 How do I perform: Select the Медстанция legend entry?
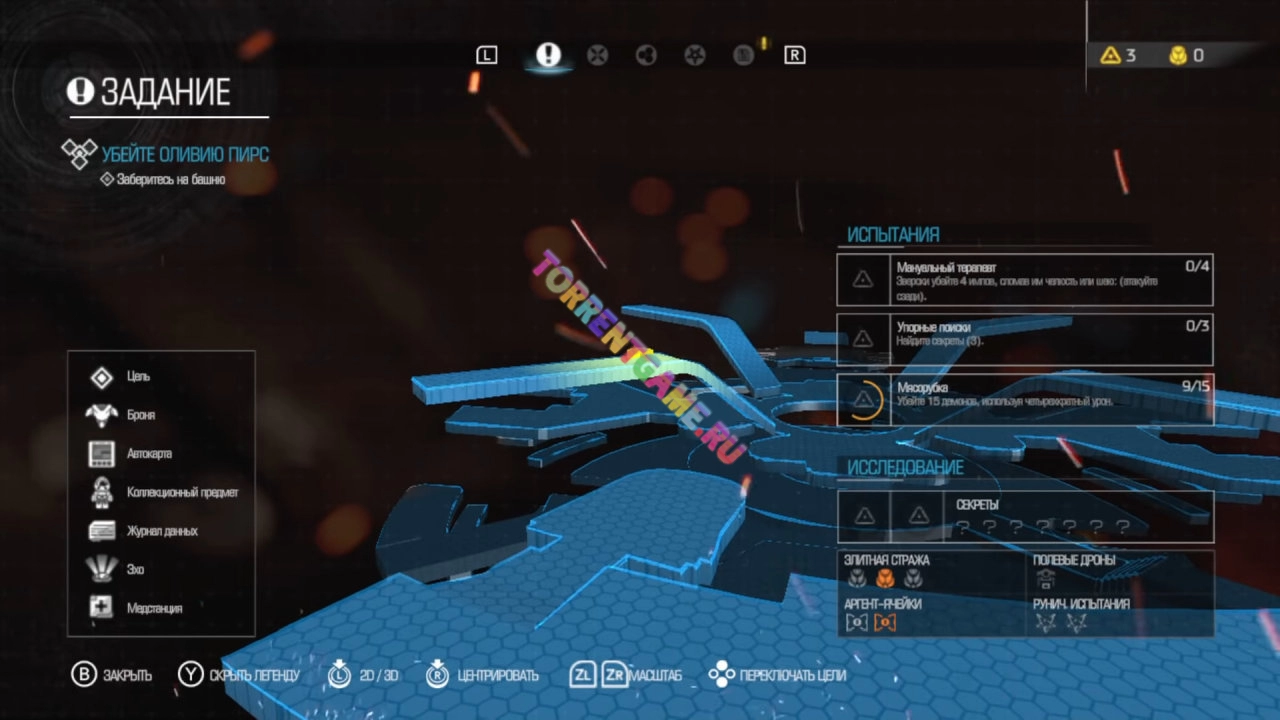point(154,608)
